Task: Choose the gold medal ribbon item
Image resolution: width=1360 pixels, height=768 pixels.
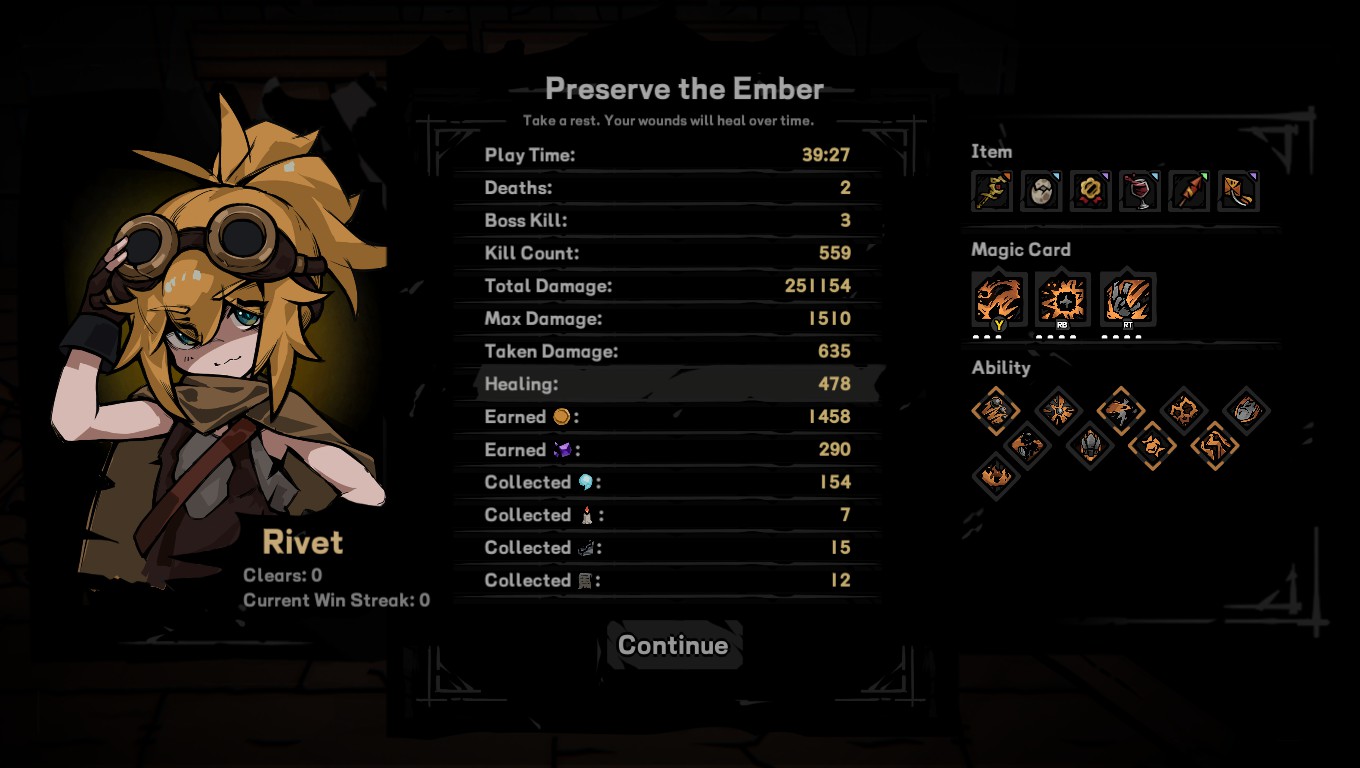Action: pyautogui.click(x=1090, y=191)
